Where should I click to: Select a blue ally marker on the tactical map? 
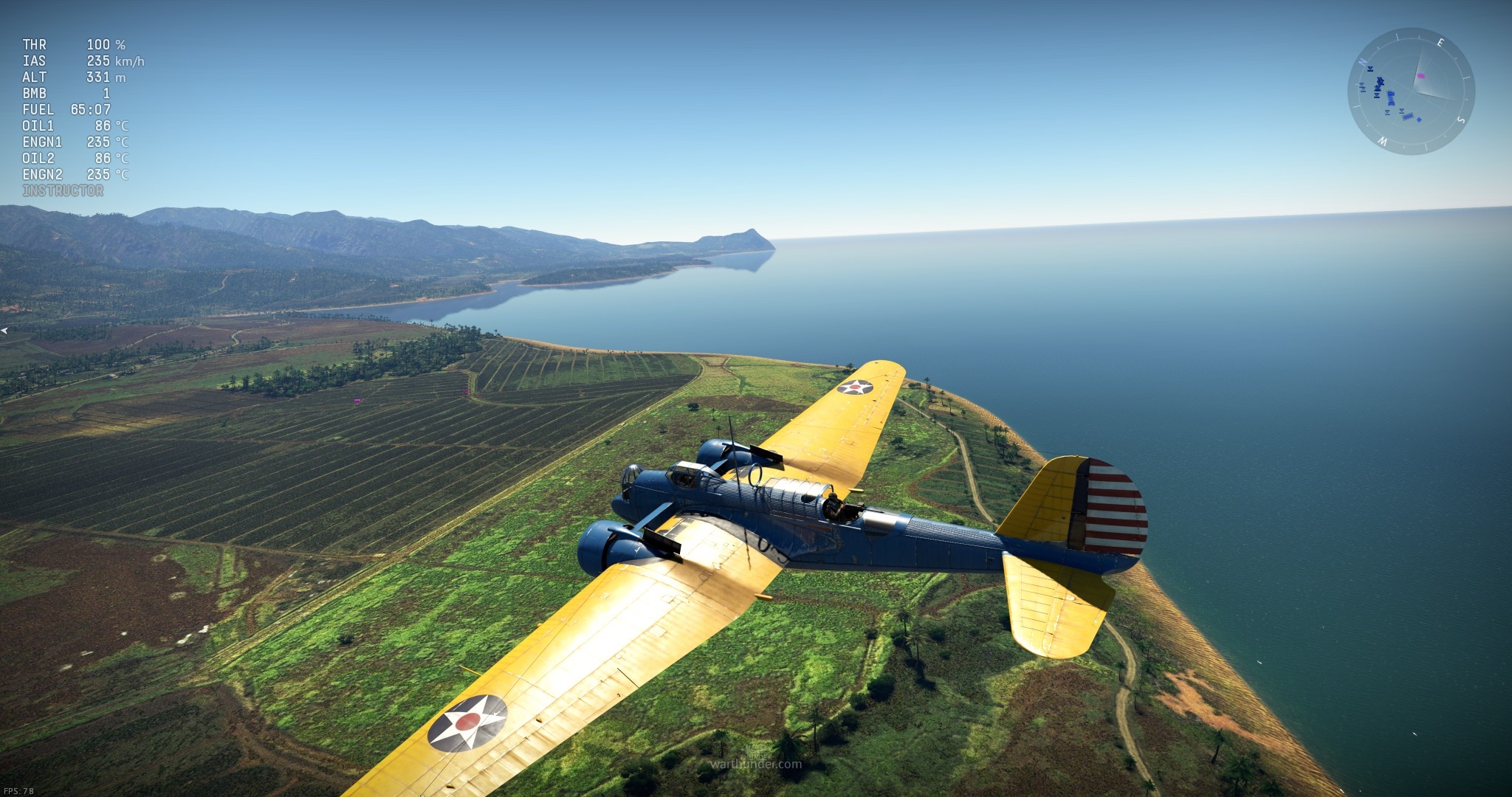tap(1392, 99)
